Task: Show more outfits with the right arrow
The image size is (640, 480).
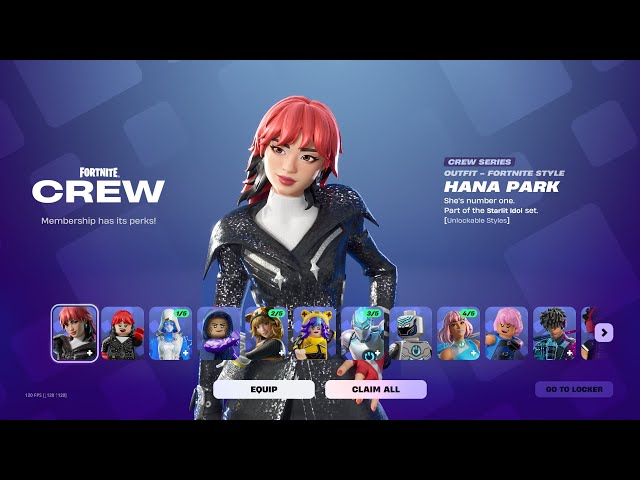Action: click(x=603, y=332)
